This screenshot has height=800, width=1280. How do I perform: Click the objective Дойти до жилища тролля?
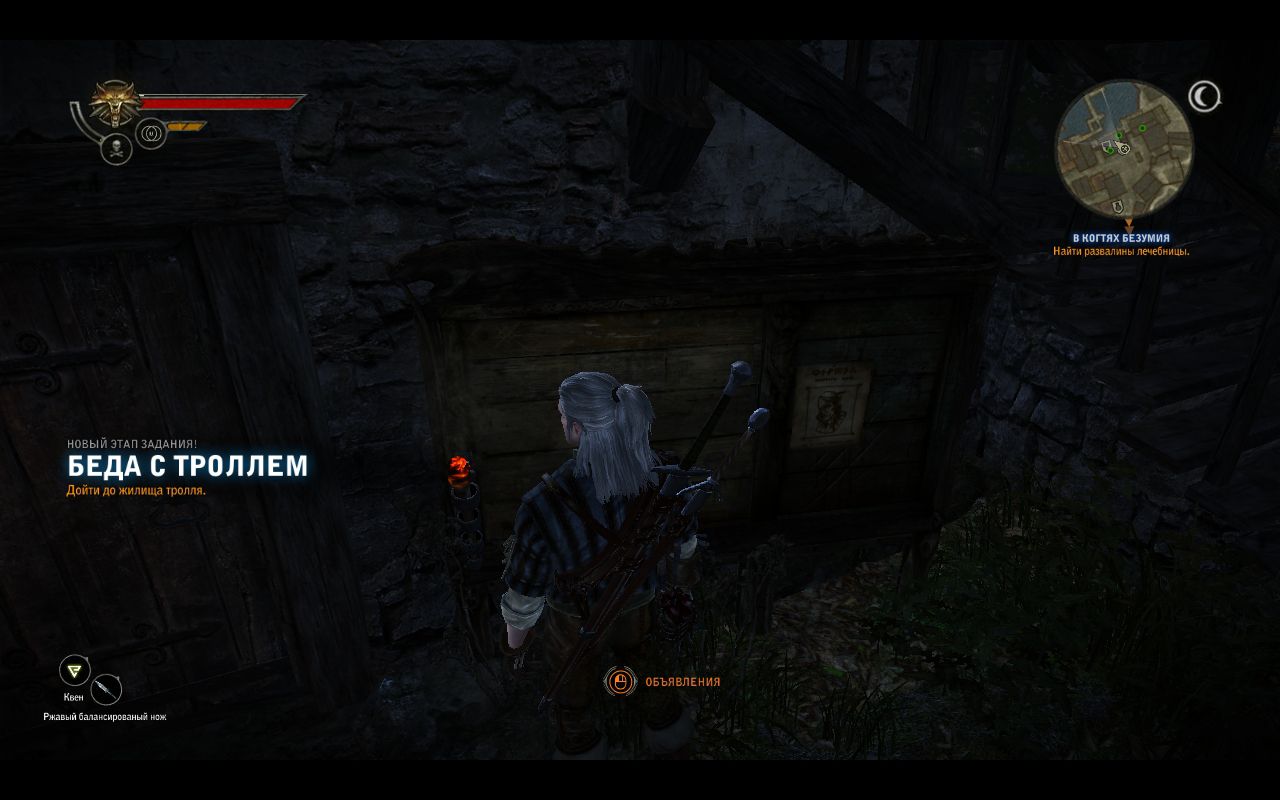[136, 492]
